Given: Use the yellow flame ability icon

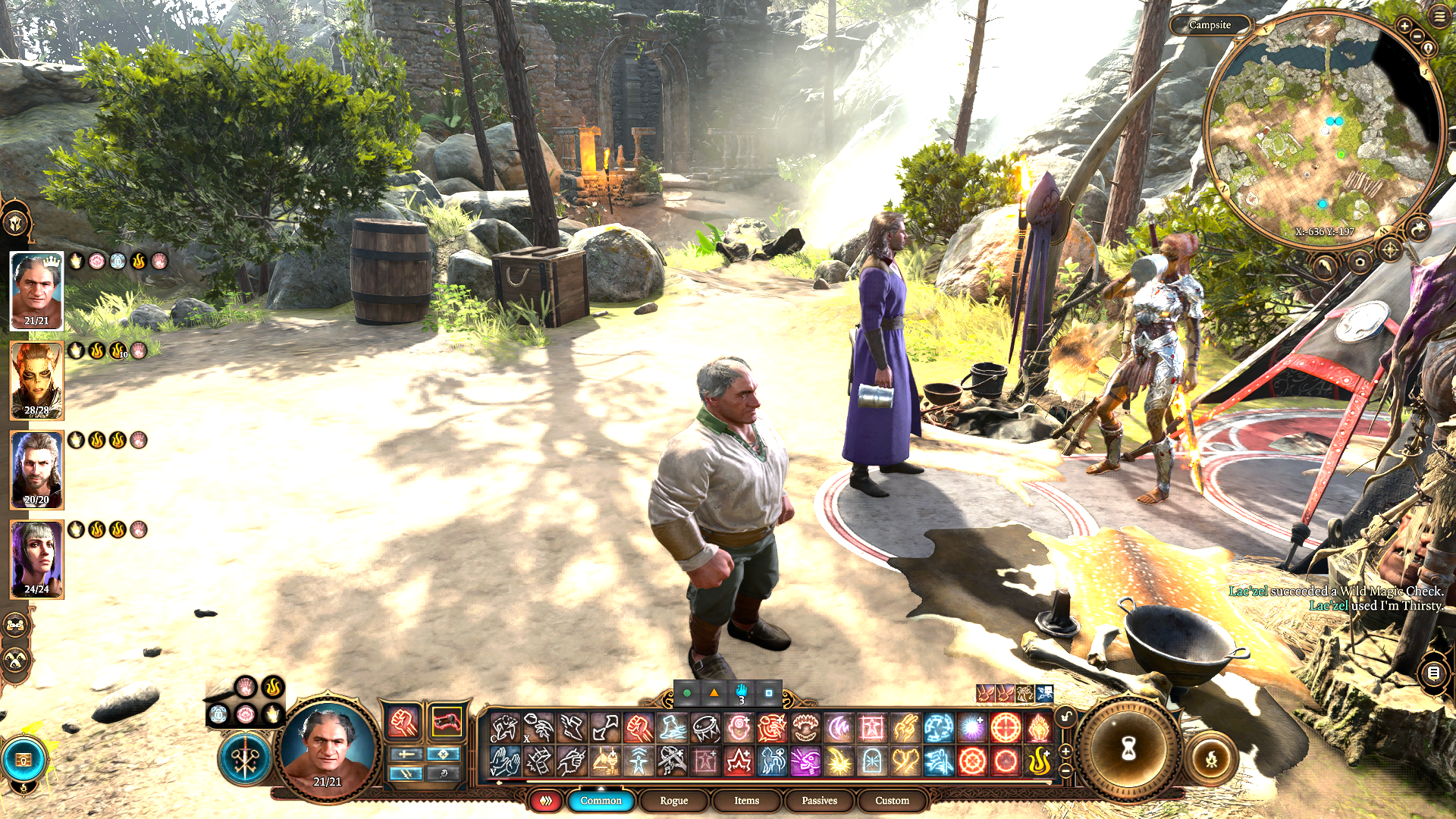Looking at the screenshot, I should coord(1039,761).
